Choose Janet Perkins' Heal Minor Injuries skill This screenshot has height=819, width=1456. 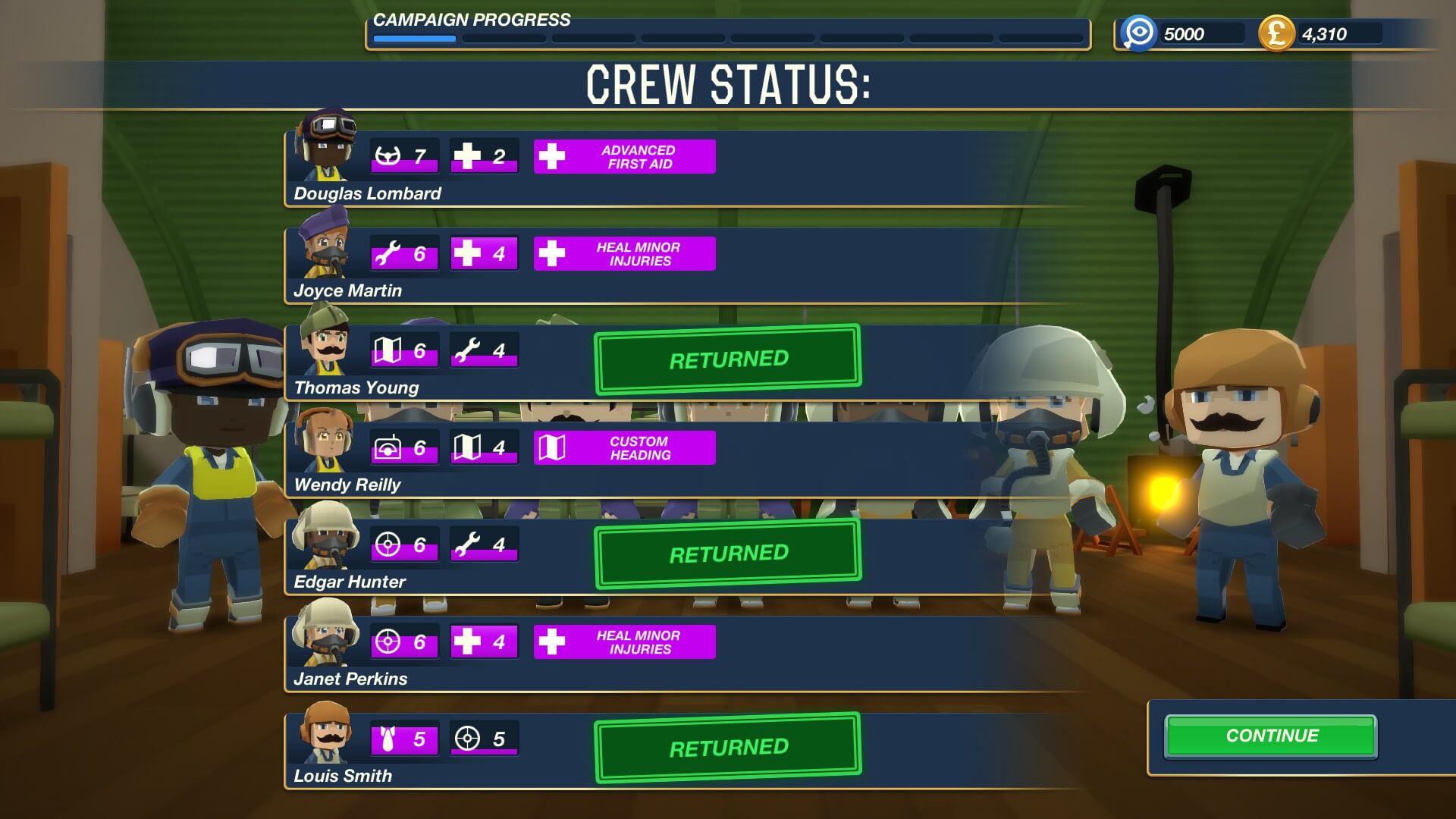624,642
